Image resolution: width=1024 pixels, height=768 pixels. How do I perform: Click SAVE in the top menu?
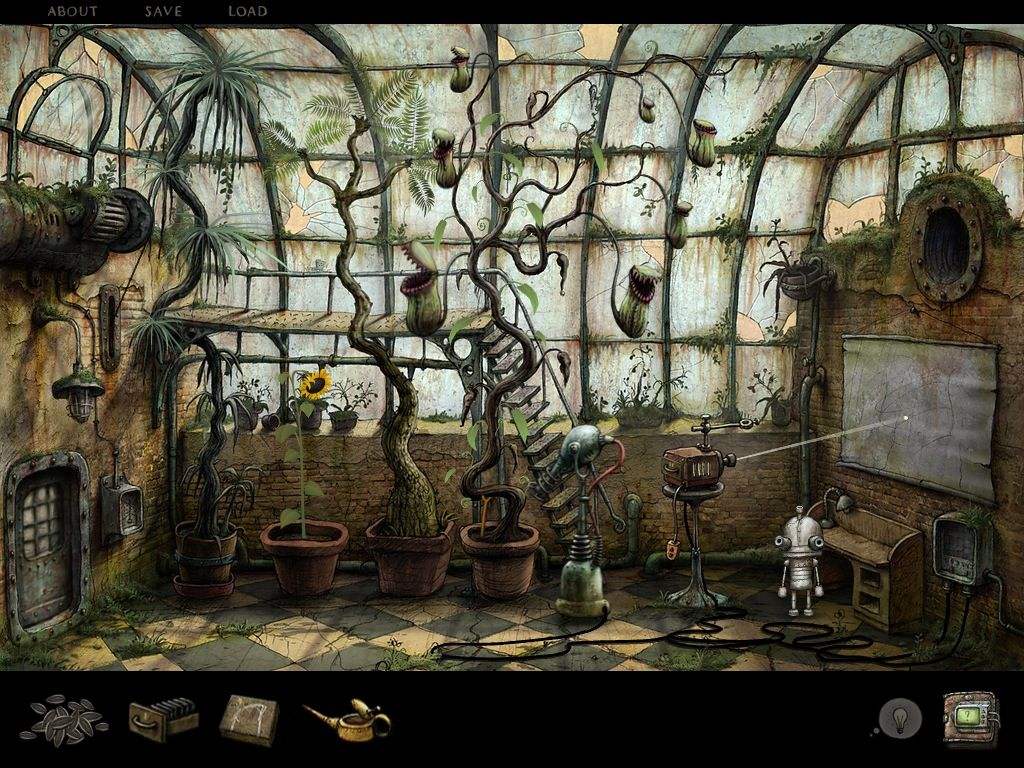tap(163, 11)
